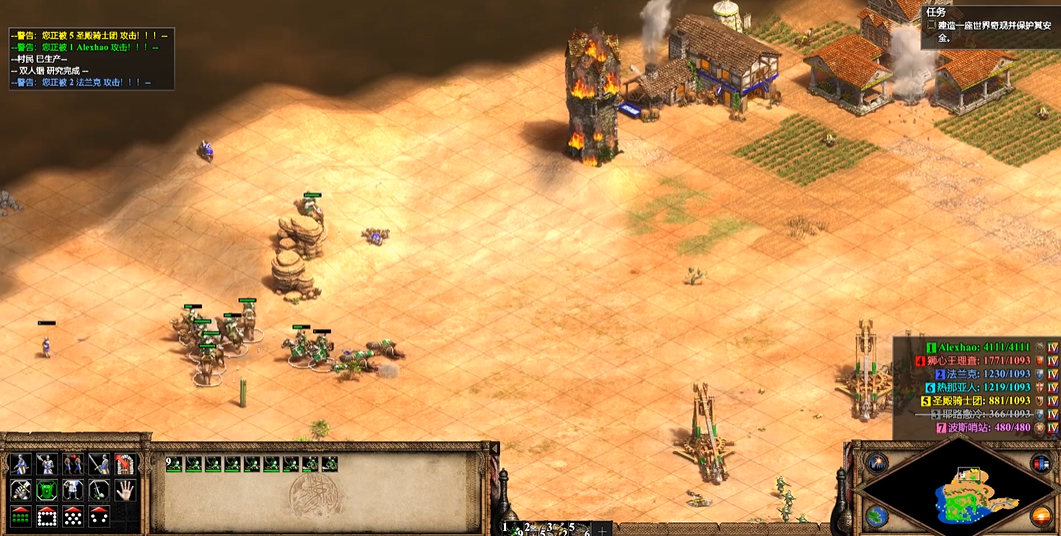Click the open hand stop command
The width and height of the screenshot is (1061, 536).
tap(124, 490)
